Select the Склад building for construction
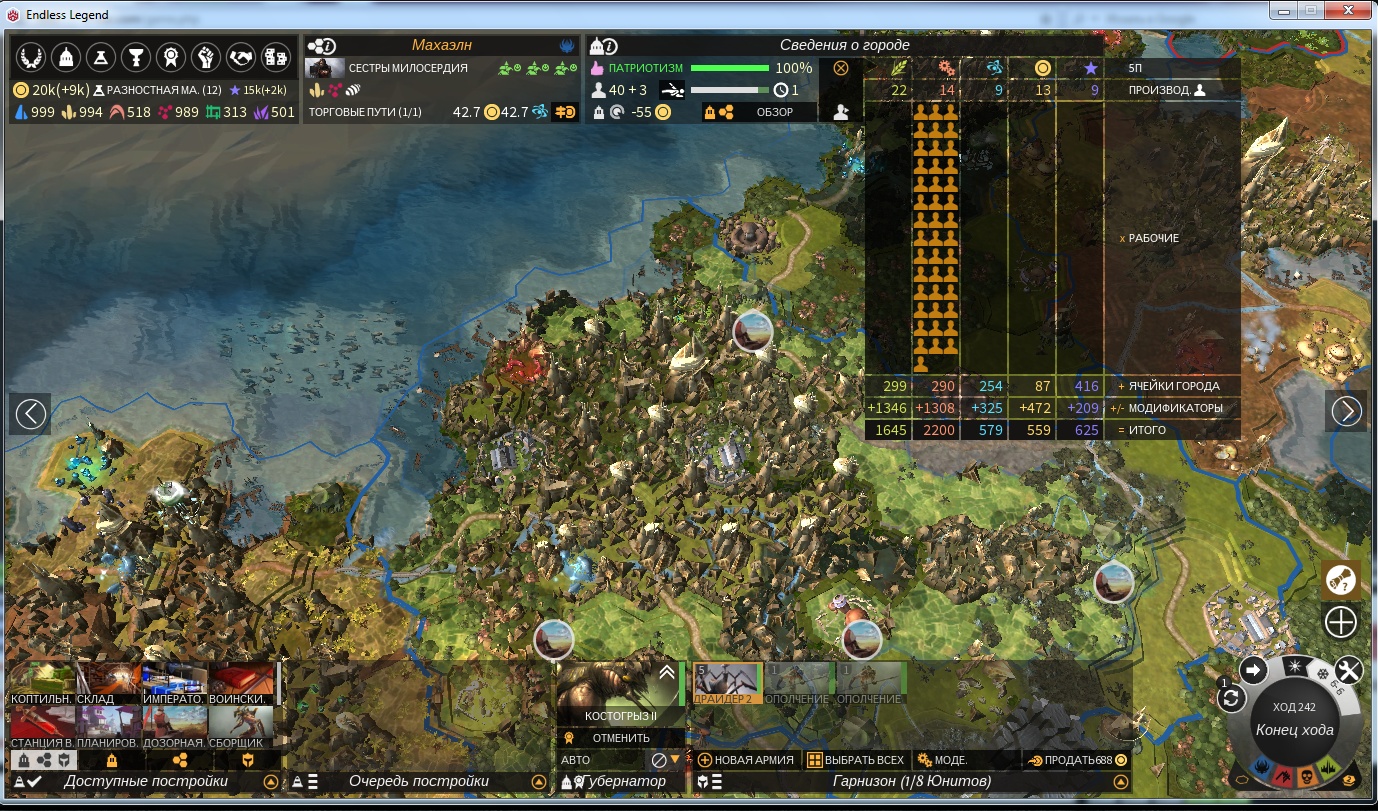 [x=107, y=684]
